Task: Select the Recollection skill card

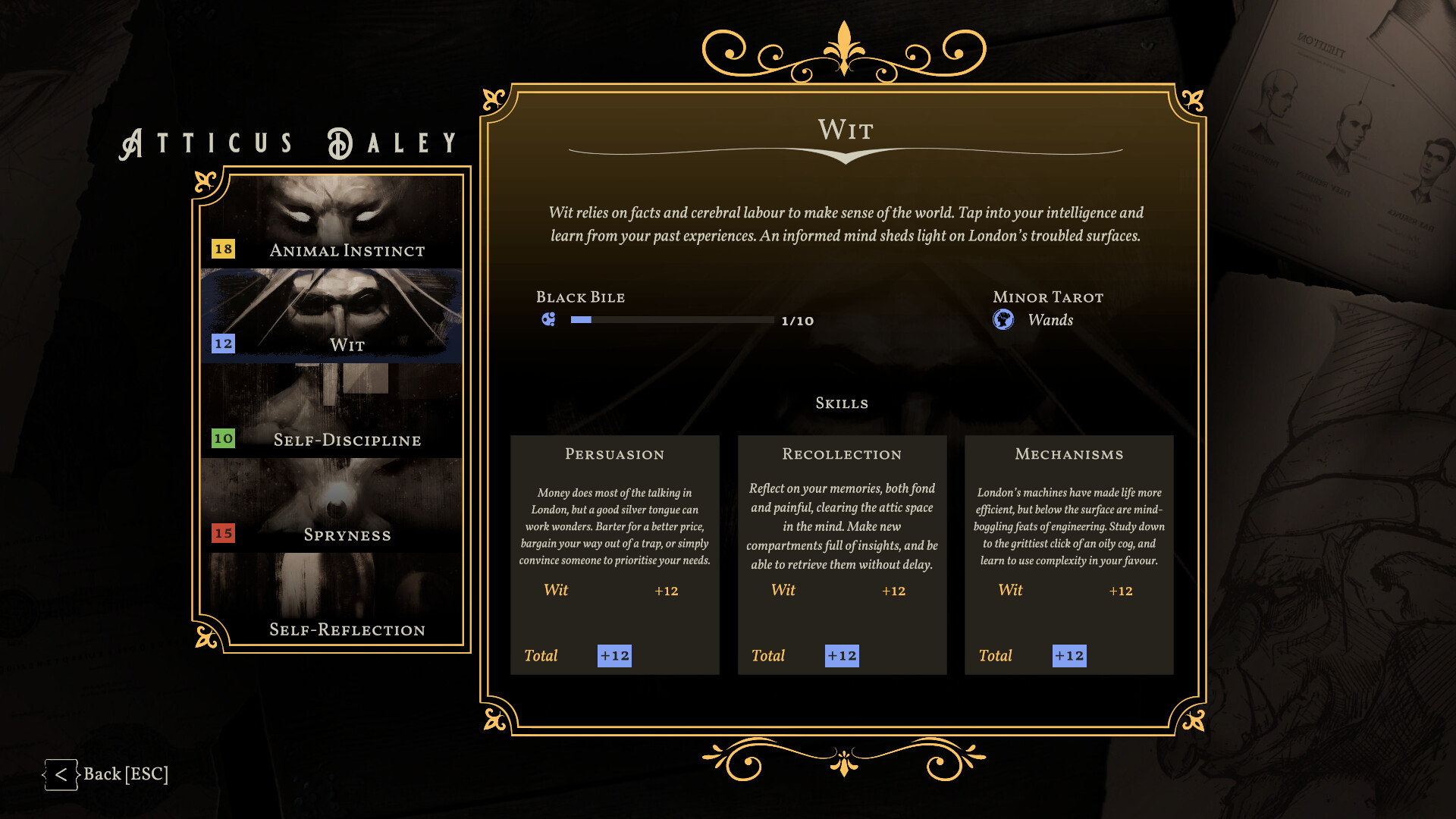Action: tap(842, 554)
